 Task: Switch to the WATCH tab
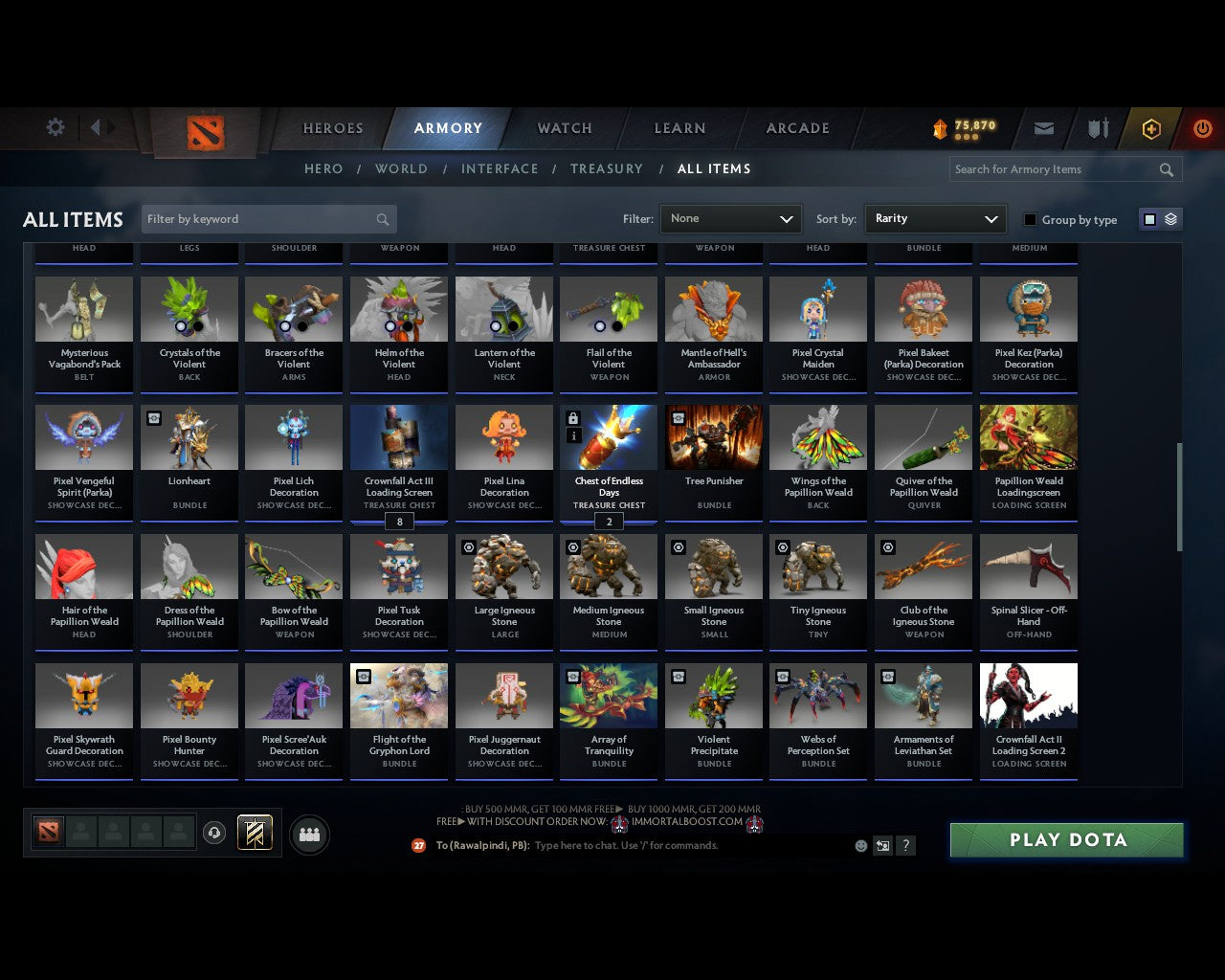564,128
